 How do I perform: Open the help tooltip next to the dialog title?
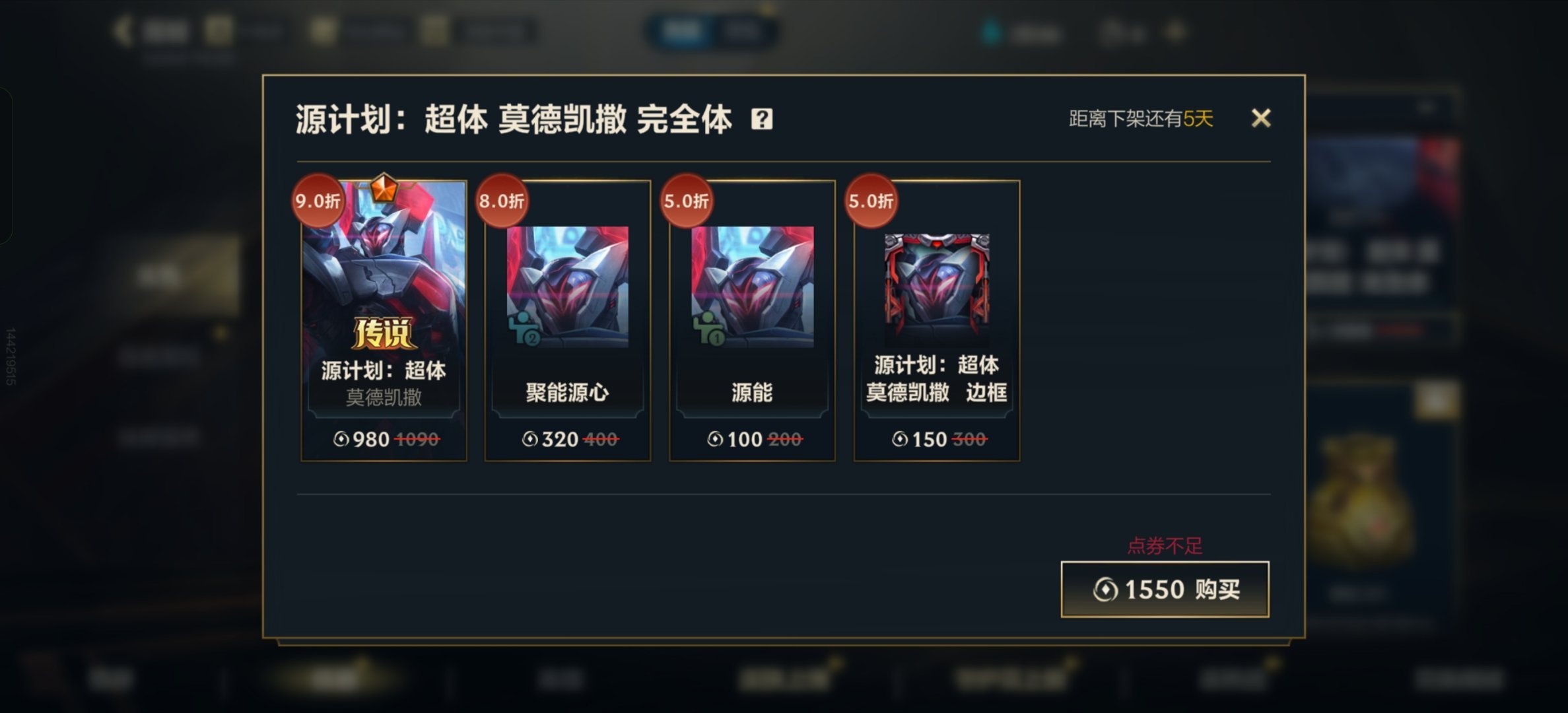(x=763, y=118)
